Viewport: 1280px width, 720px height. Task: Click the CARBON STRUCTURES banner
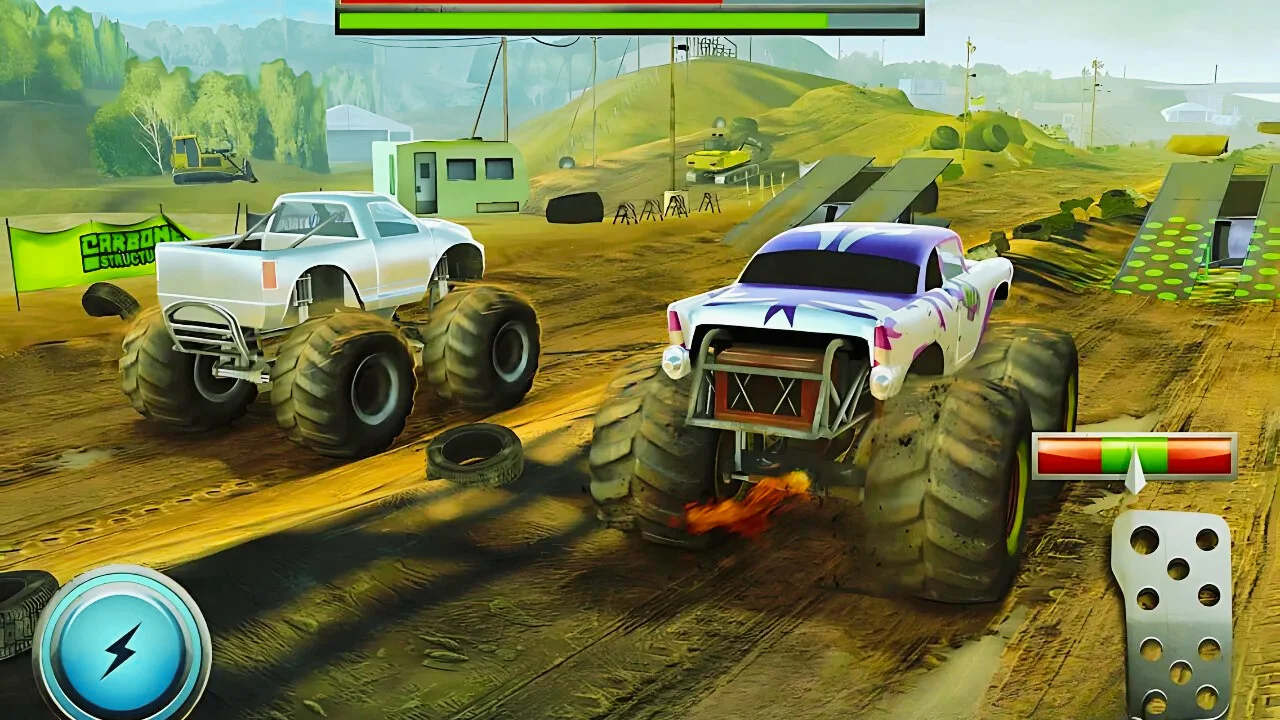(110, 248)
